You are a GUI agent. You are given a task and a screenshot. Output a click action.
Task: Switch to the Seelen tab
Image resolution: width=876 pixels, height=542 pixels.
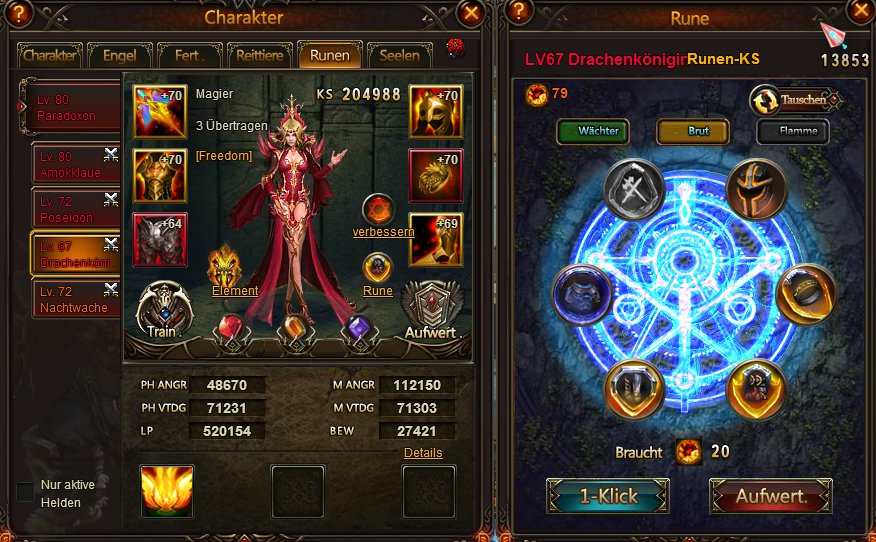click(x=399, y=56)
